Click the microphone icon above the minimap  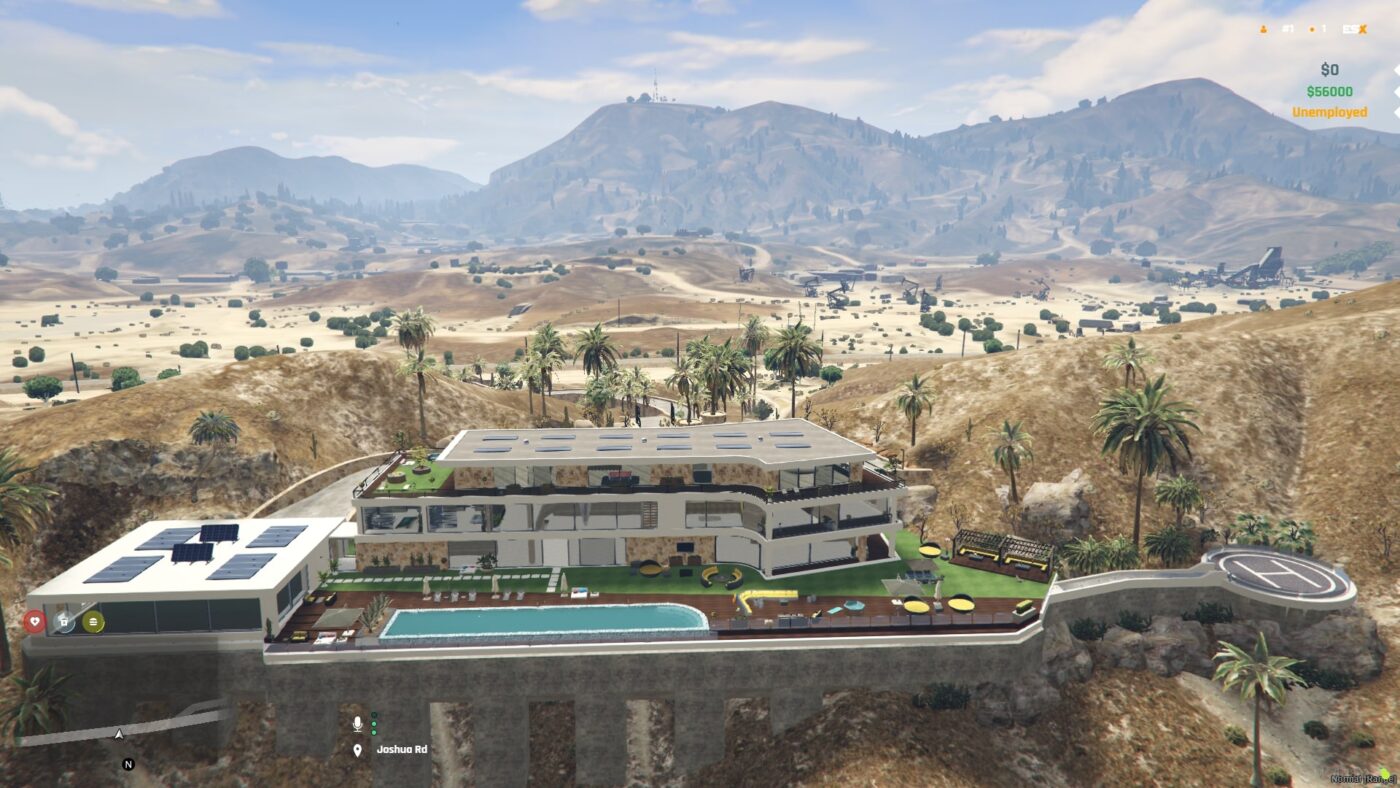357,723
